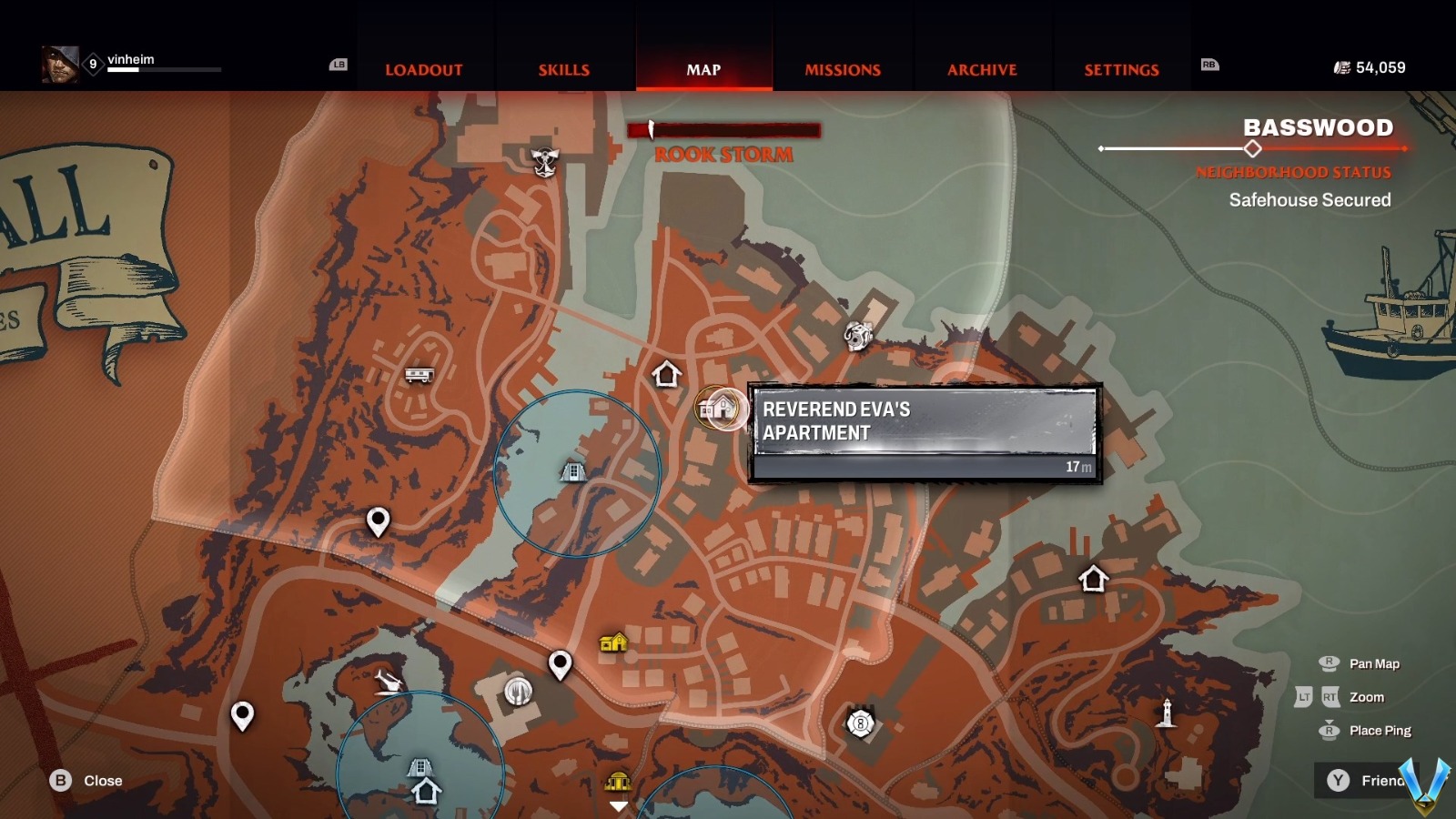1456x819 pixels.
Task: Click the Place Ping control icon
Action: [x=1330, y=730]
